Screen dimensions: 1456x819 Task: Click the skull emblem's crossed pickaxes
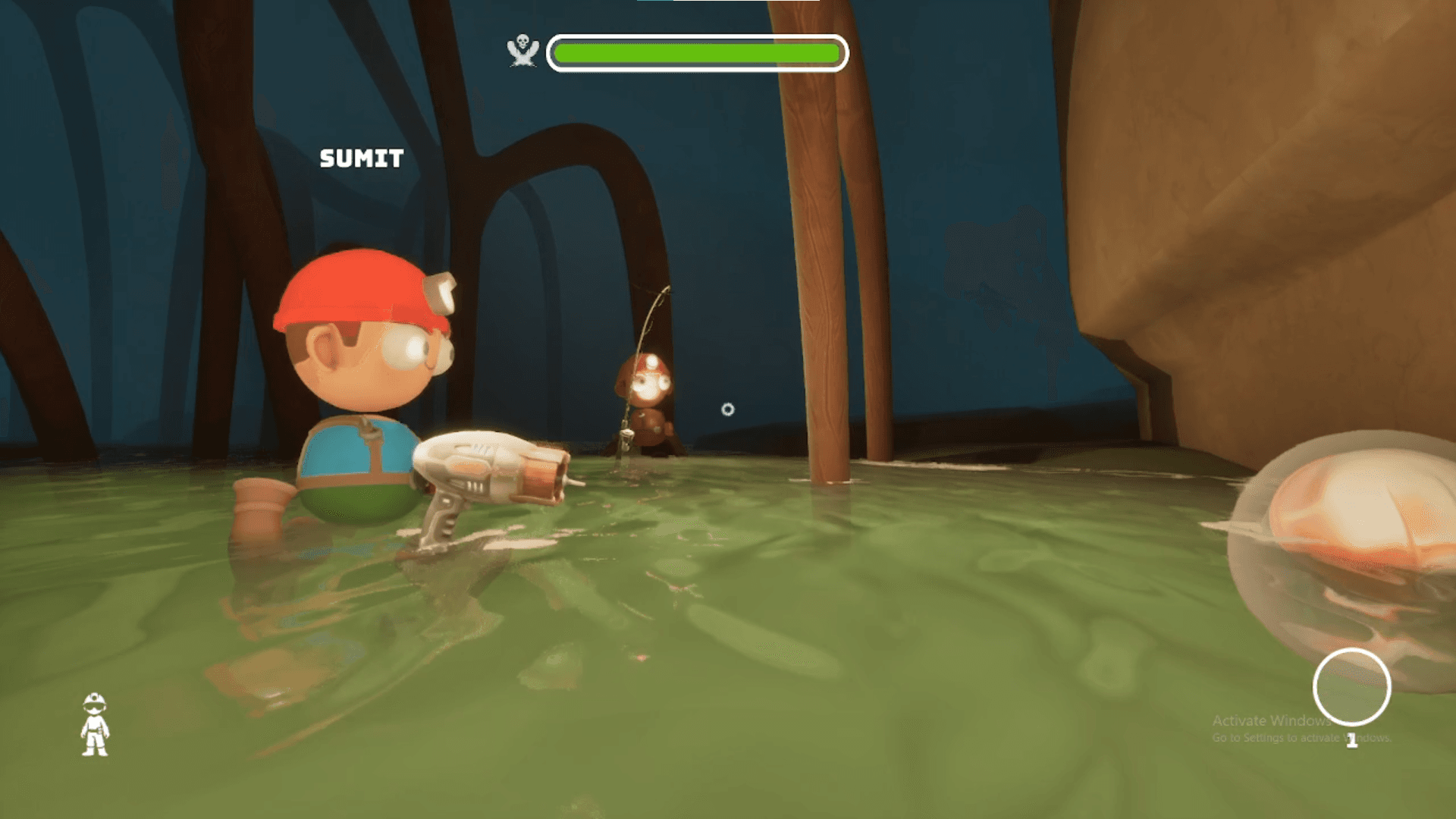click(x=524, y=57)
